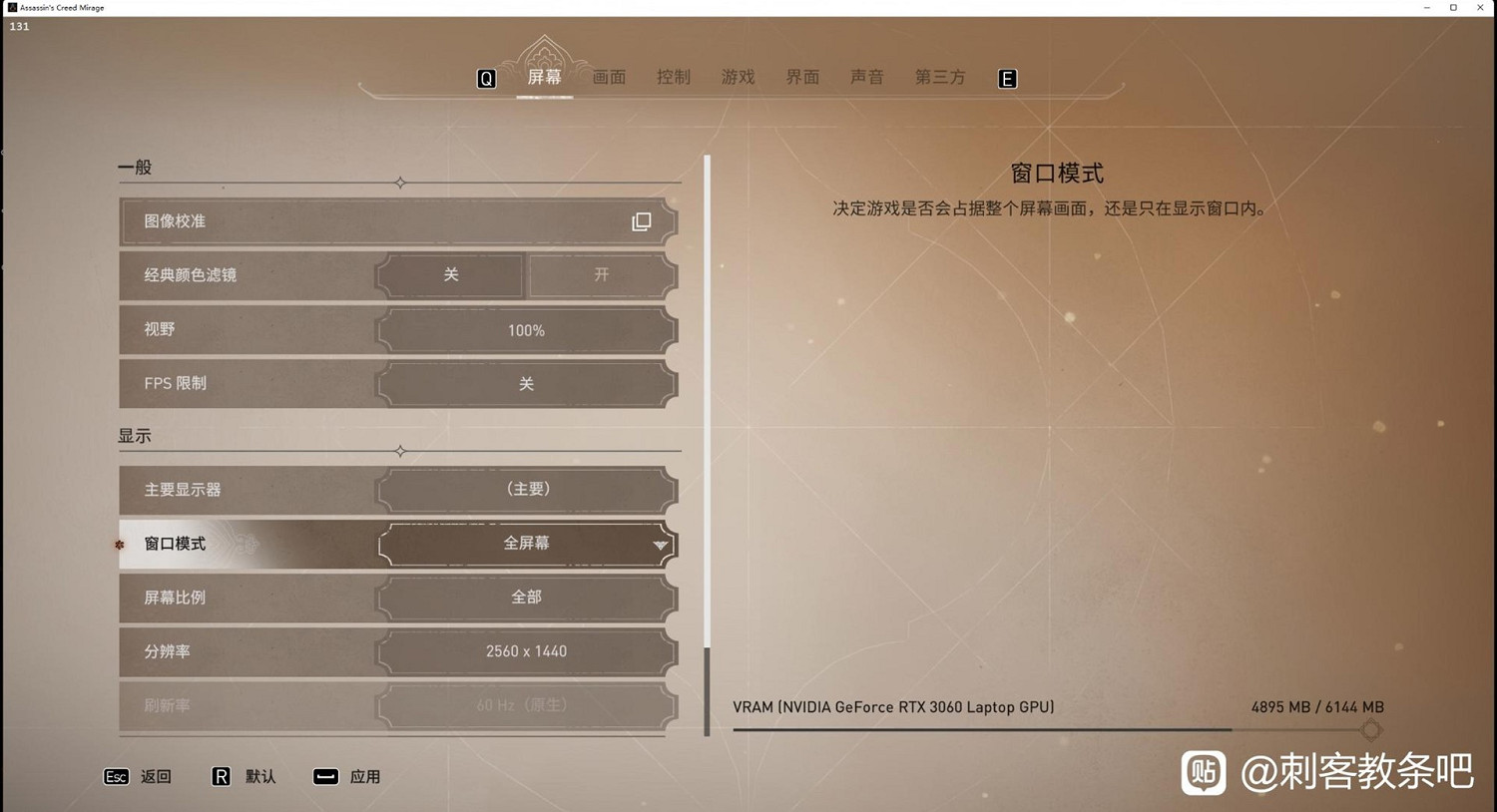Enable 经典颜色滤镜 by selecting 开
The image size is (1497, 812).
[600, 275]
